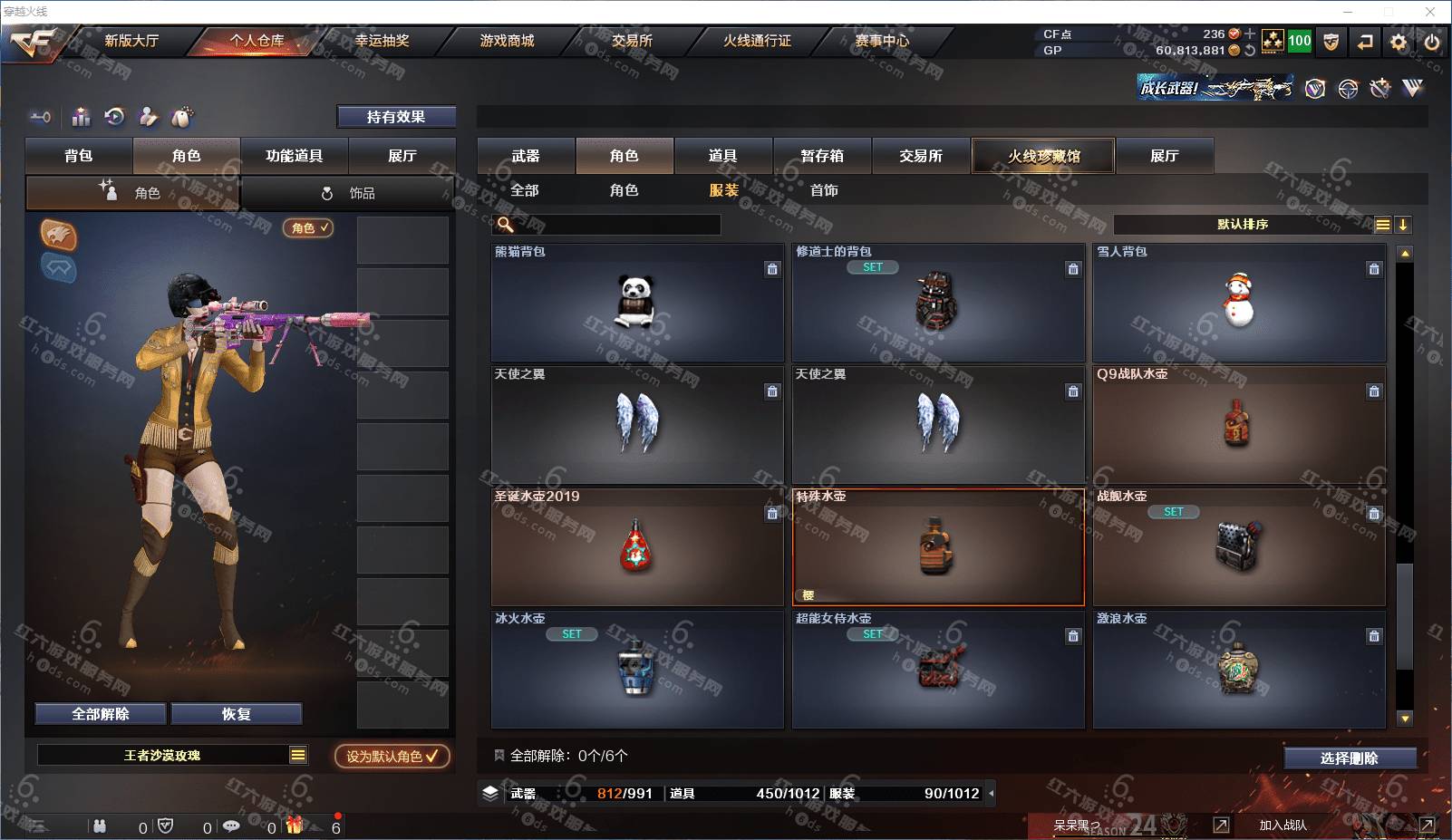Switch to the 功能道具 tab
Image resolution: width=1452 pixels, height=840 pixels.
[294, 156]
